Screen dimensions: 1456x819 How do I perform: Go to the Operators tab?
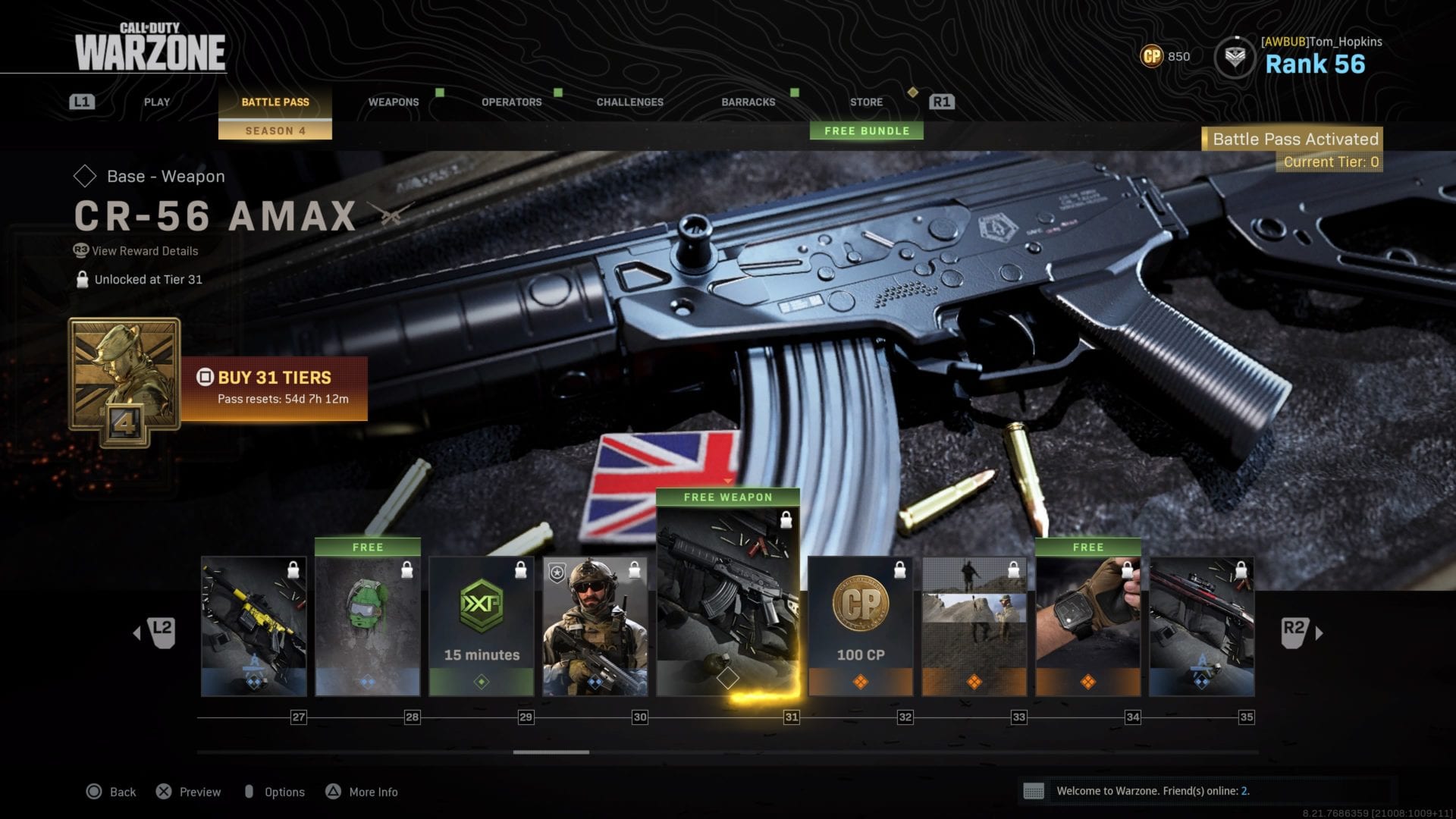pyautogui.click(x=511, y=102)
